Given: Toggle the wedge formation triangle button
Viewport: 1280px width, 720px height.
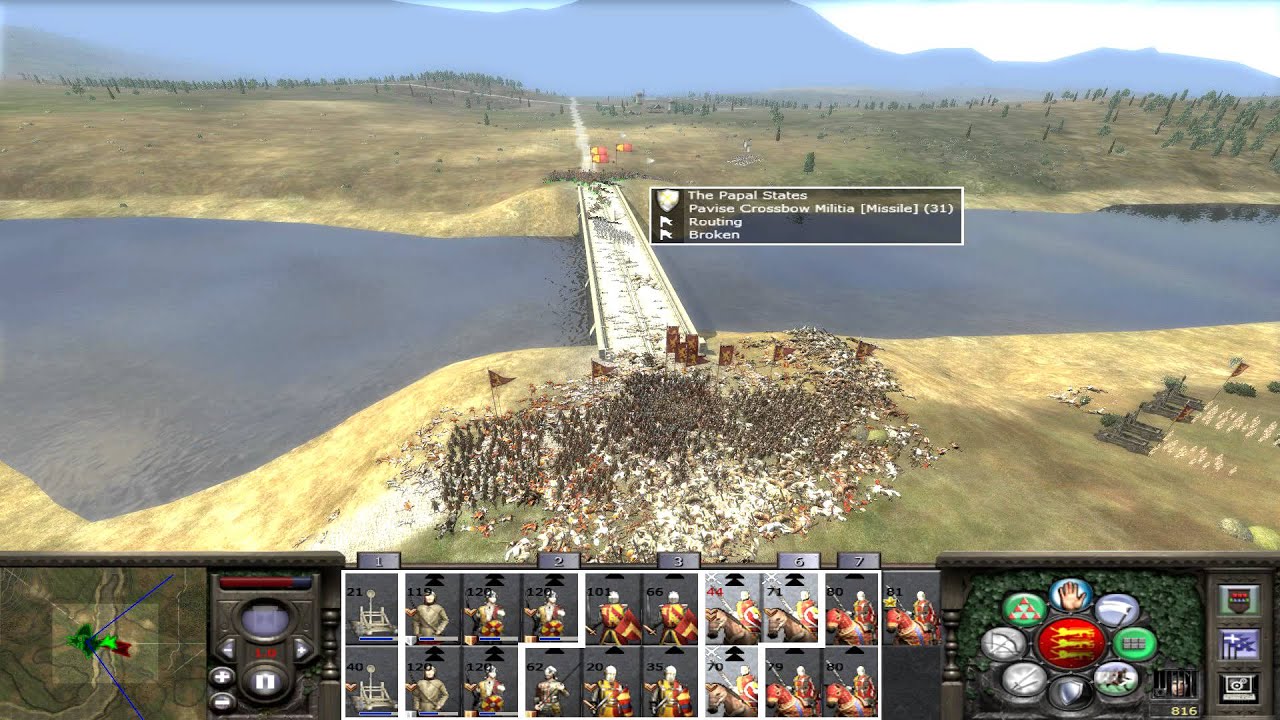Looking at the screenshot, I should (x=1023, y=610).
